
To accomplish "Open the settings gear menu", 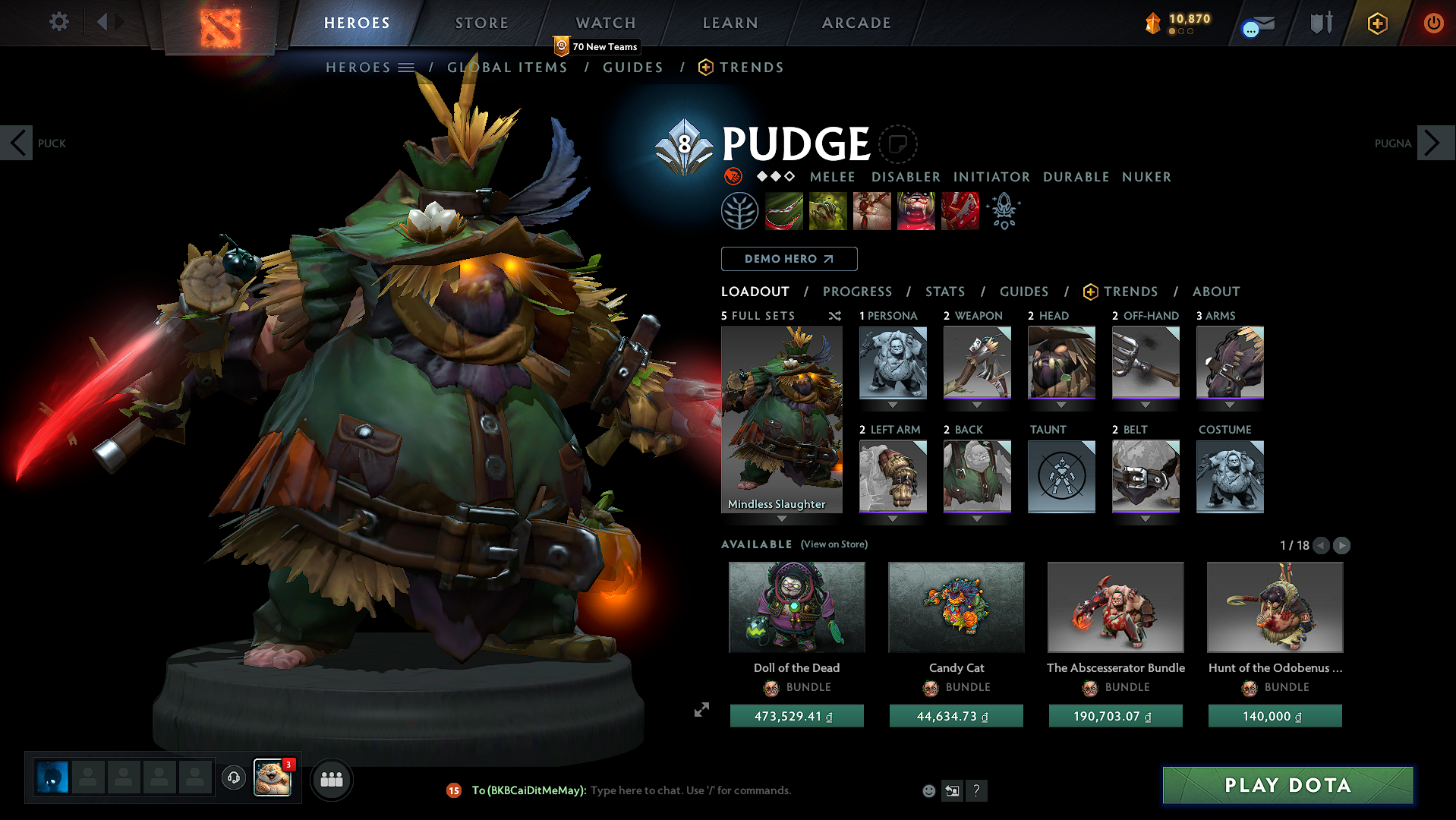I will tap(58, 22).
